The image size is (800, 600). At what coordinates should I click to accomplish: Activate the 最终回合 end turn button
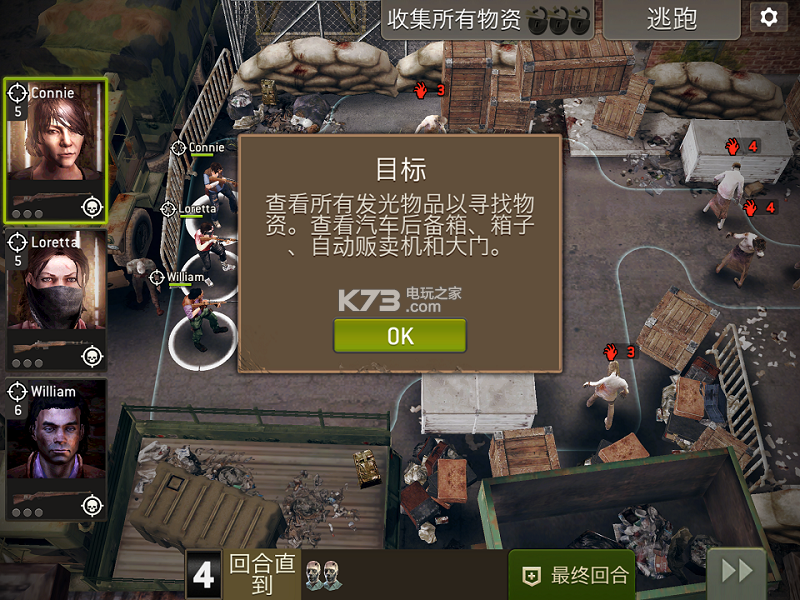point(572,575)
